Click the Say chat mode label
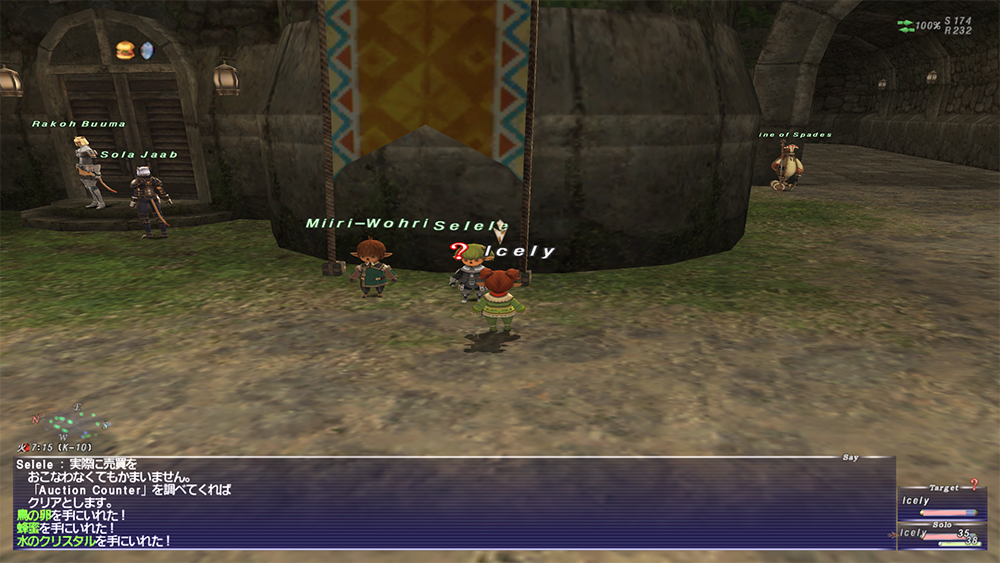Screen dimensions: 1000x563 [x=850, y=458]
